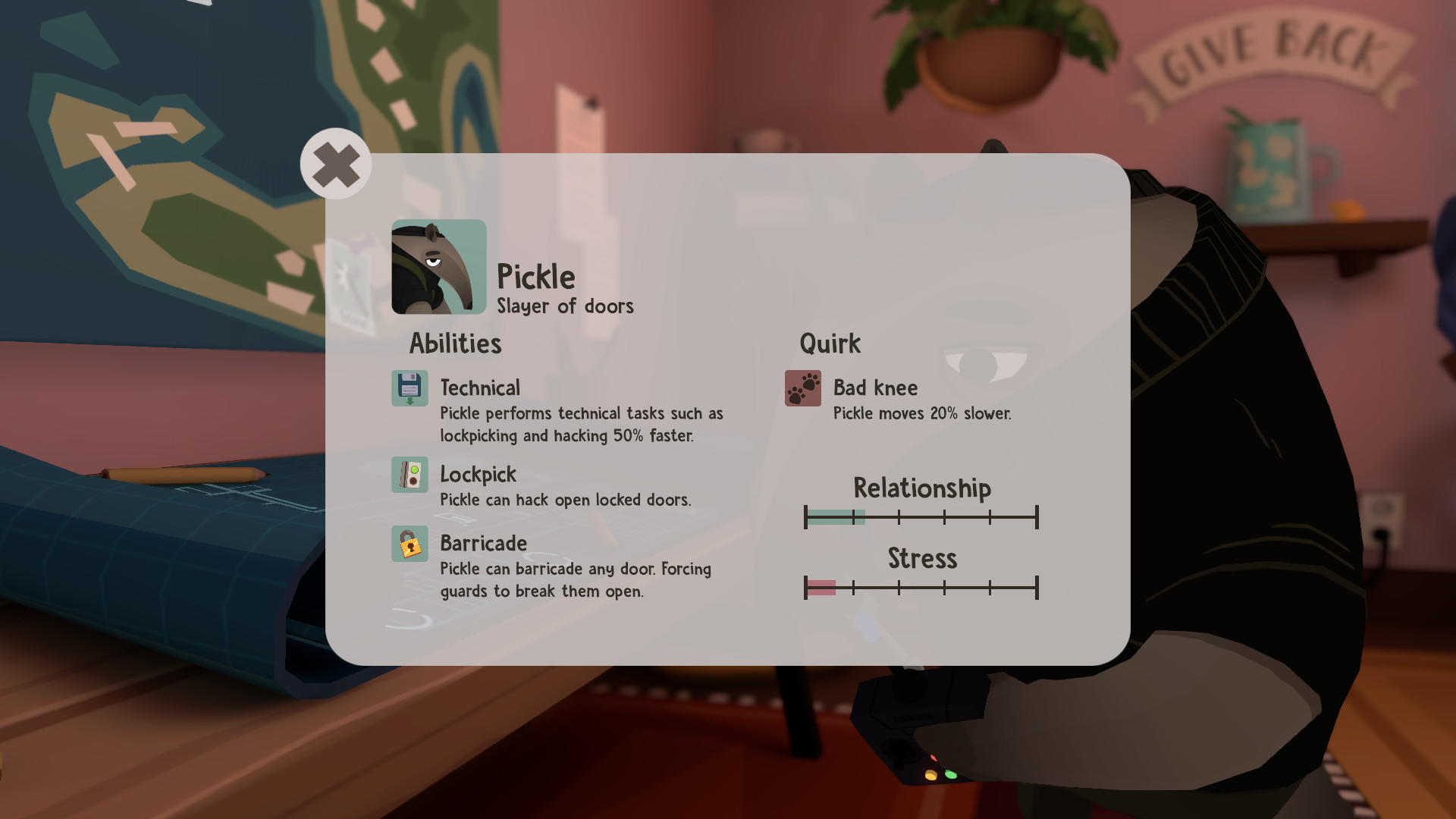
Task: Click the green filled segment of Relationship
Action: click(x=834, y=516)
